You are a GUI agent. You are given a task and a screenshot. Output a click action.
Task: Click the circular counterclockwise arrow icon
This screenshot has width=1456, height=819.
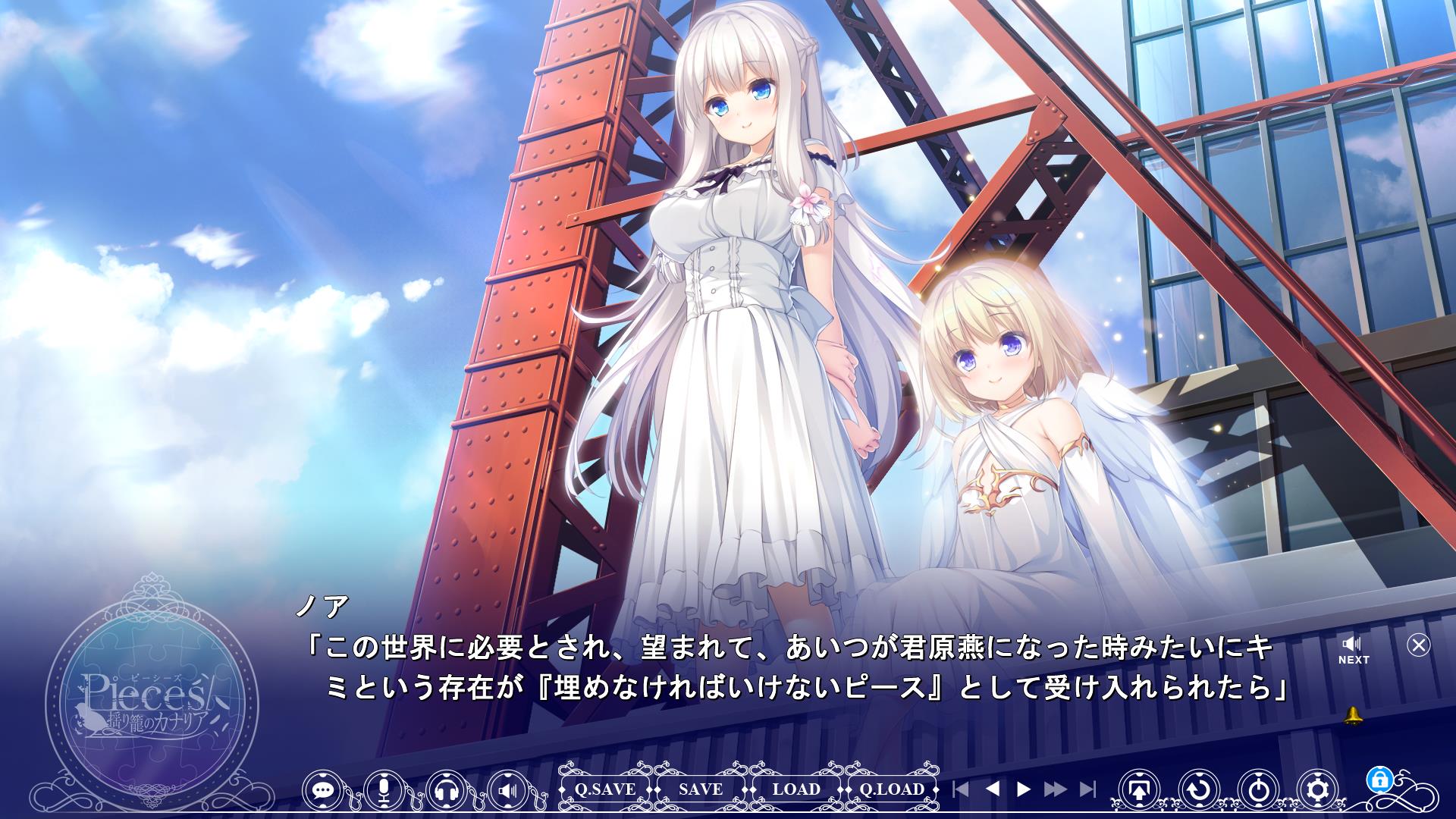click(x=1199, y=790)
